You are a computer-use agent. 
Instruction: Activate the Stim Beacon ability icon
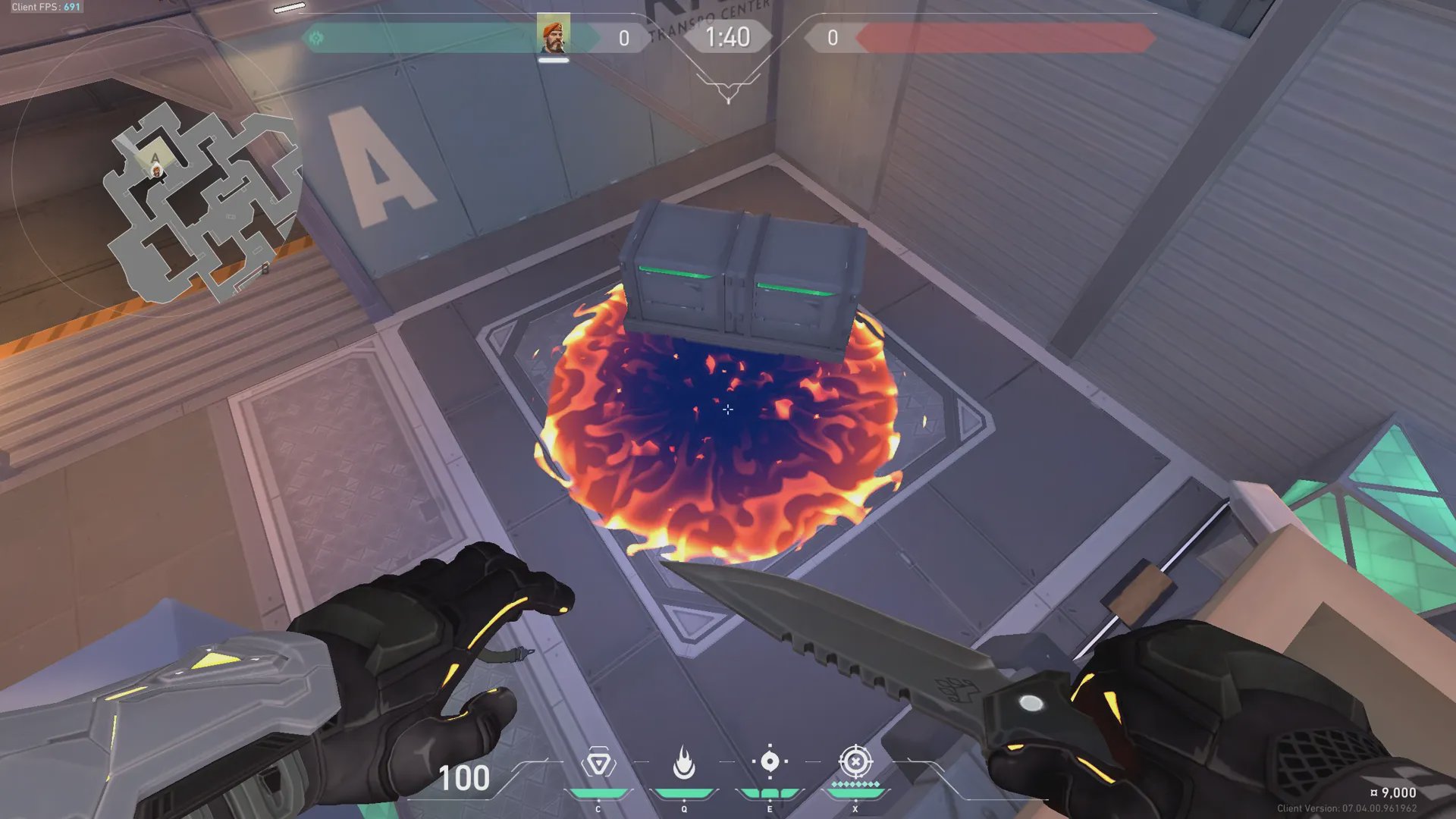(x=598, y=763)
